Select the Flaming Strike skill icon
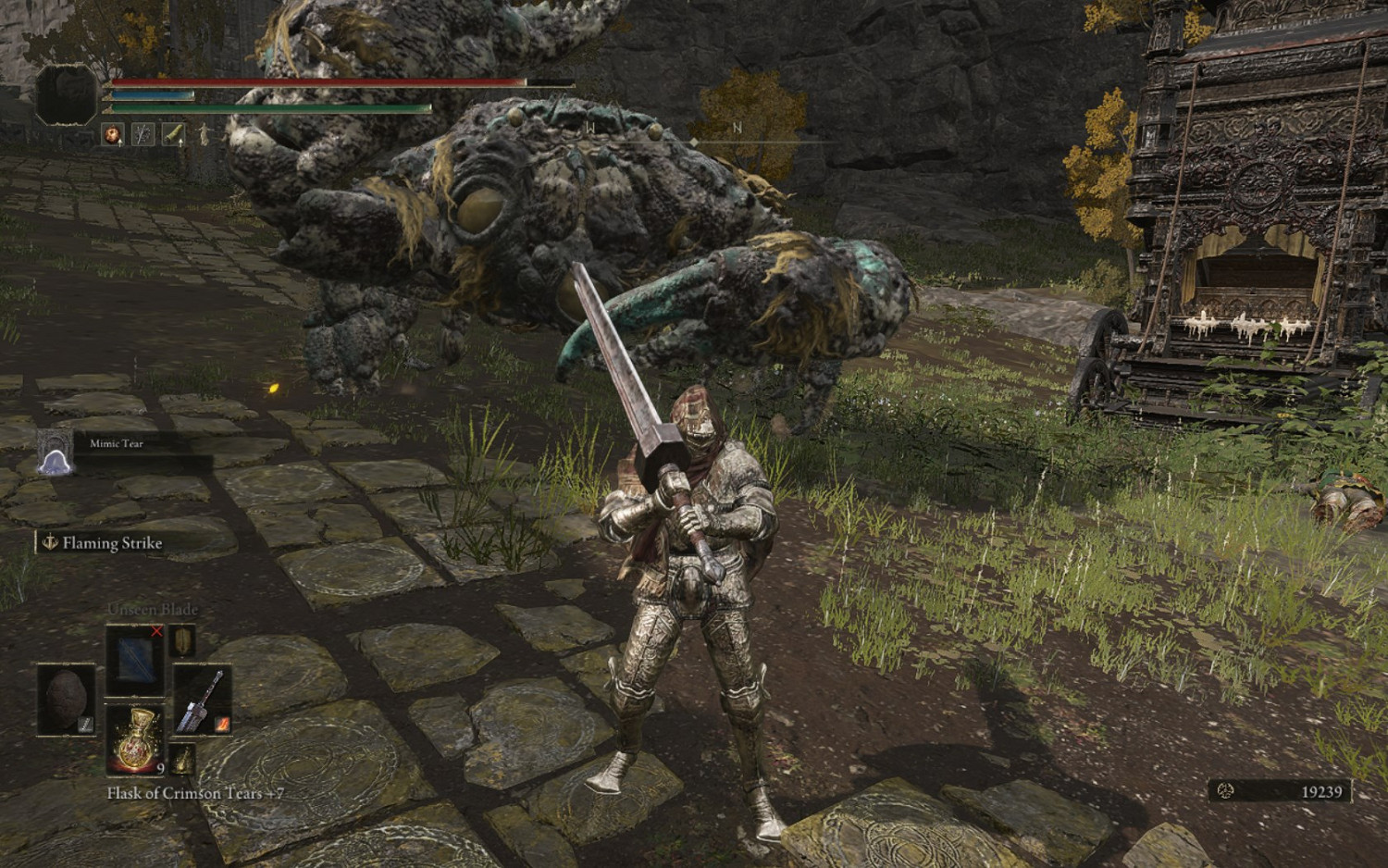 [51, 544]
